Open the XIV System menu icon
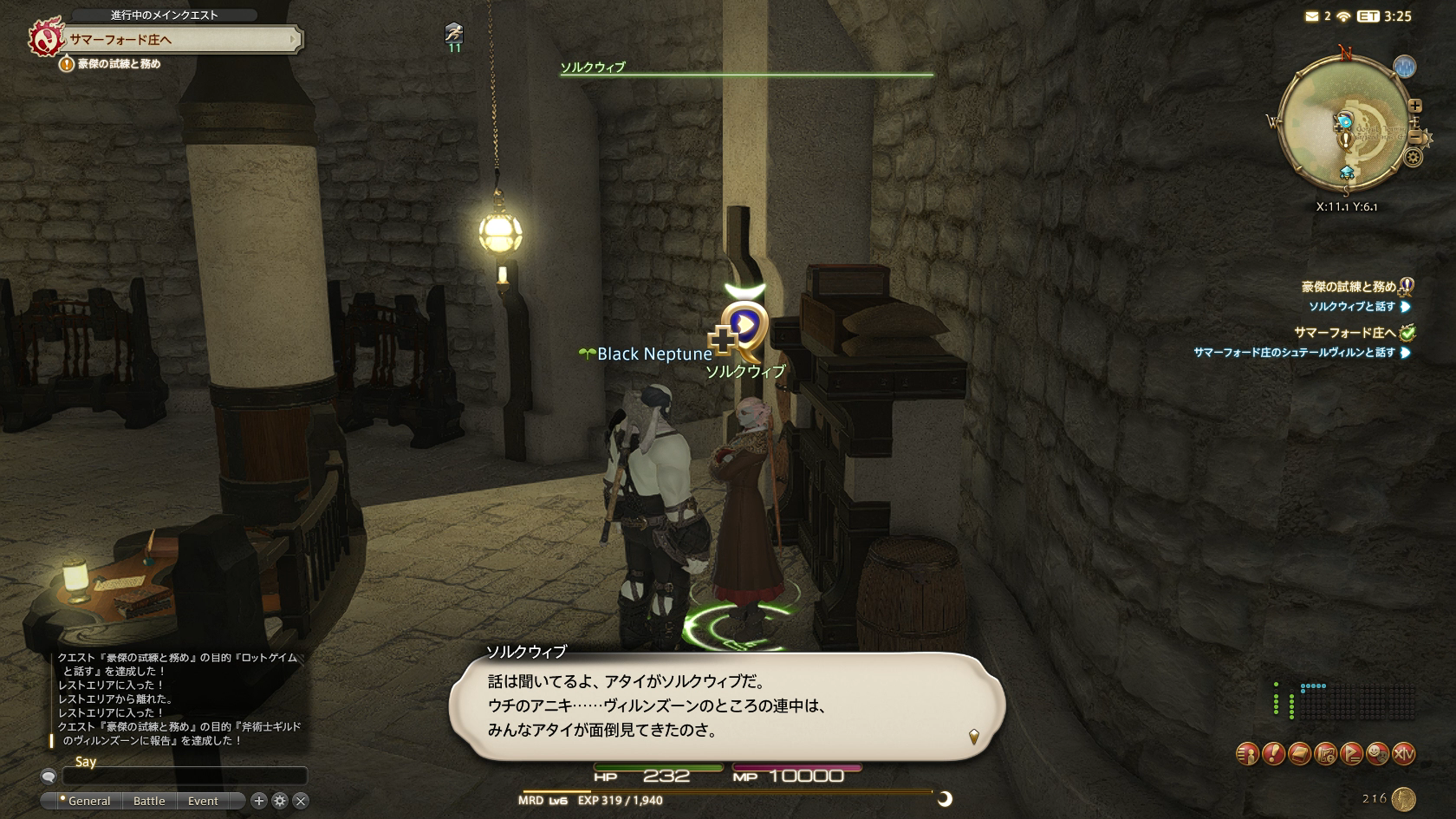 pos(1403,754)
